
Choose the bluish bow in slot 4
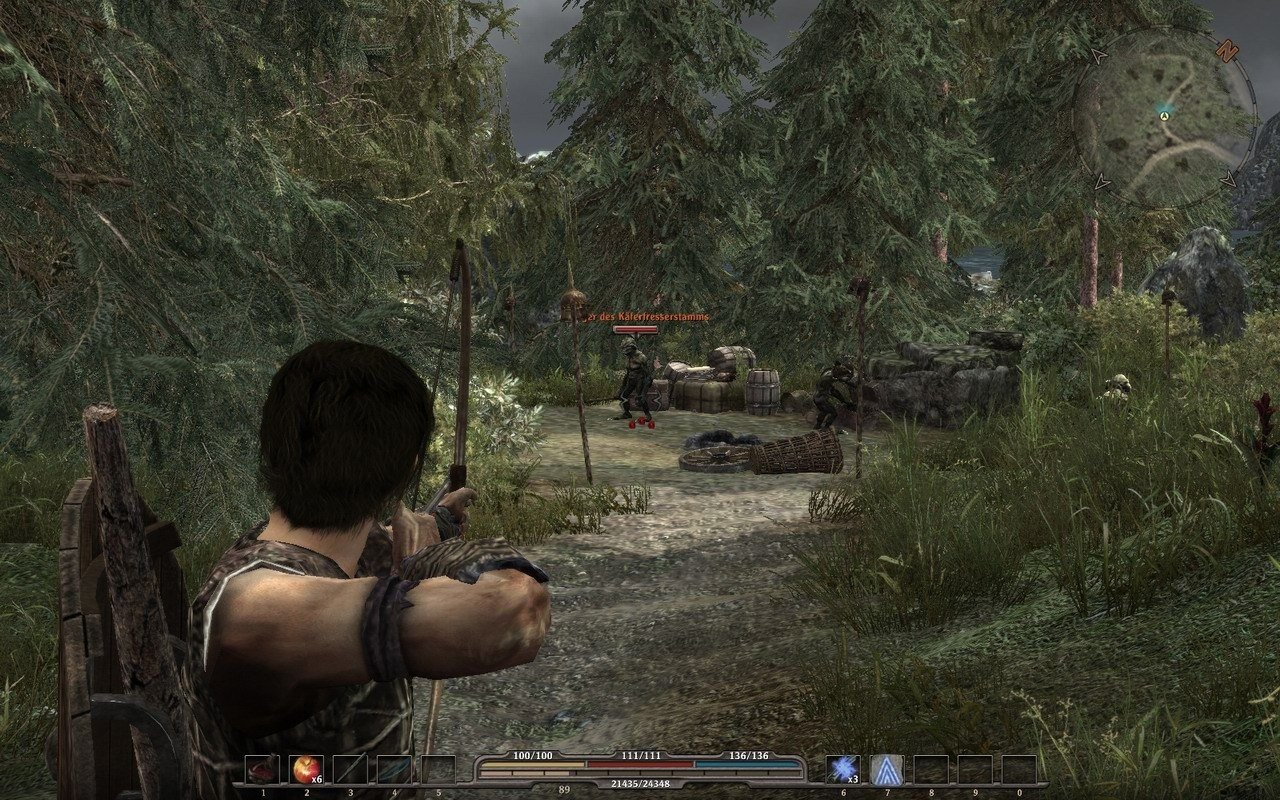pyautogui.click(x=394, y=769)
